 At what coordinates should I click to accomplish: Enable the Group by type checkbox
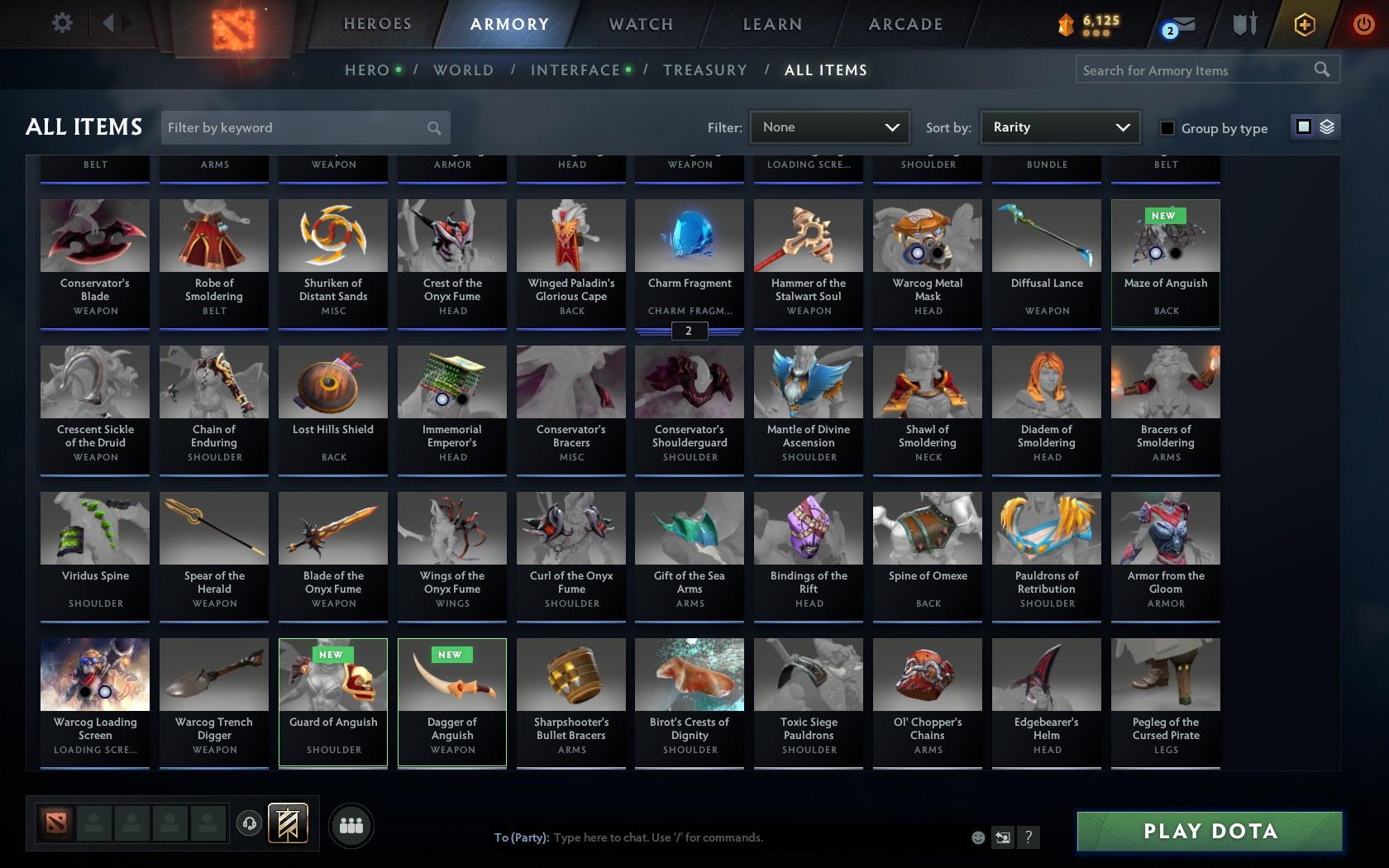point(1166,129)
